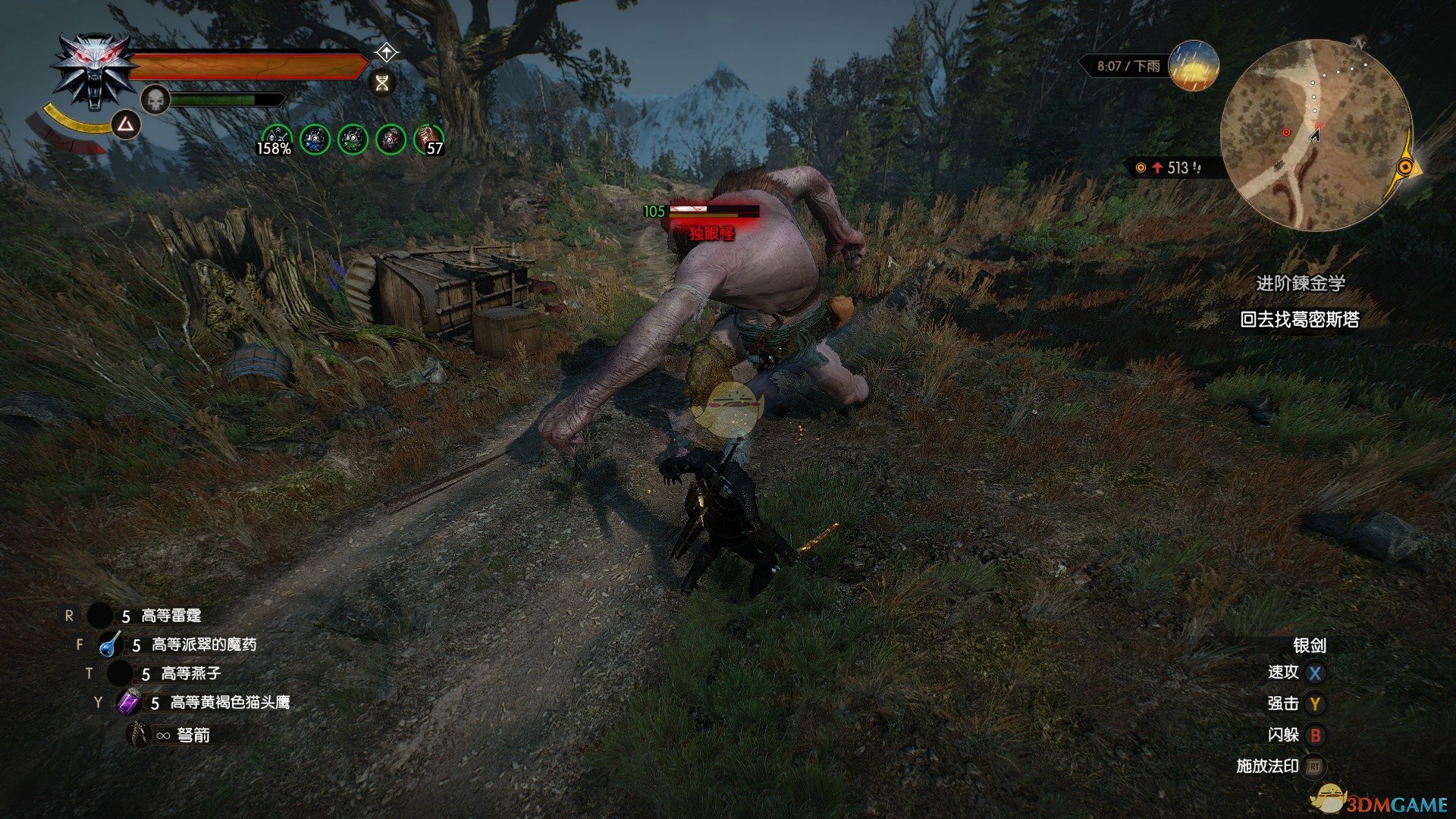
Task: Select the 进阶鍊金学 quest title
Action: [1301, 284]
